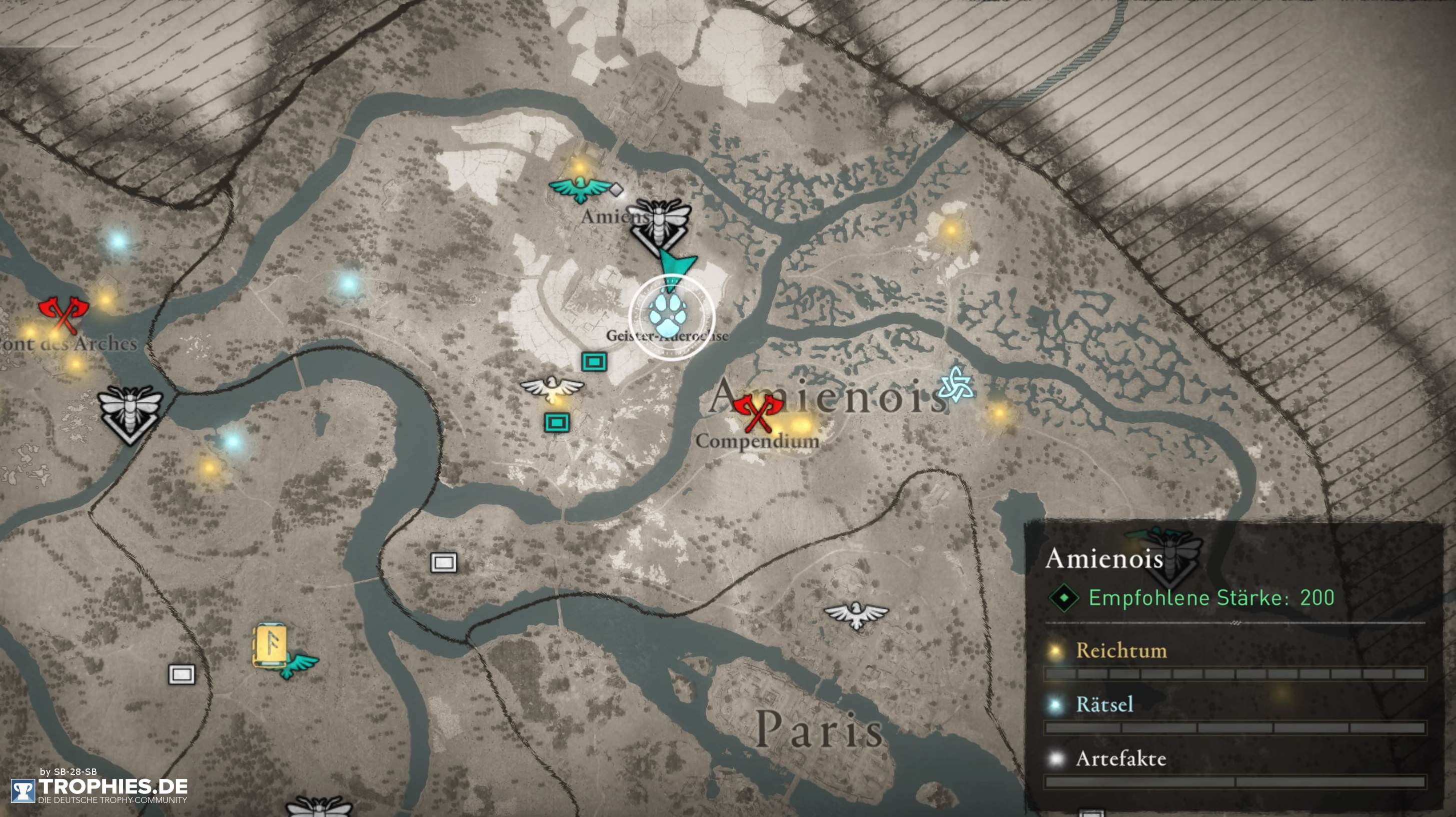
Task: Select the white eagle viewpoint west of Compendium
Action: tap(552, 388)
